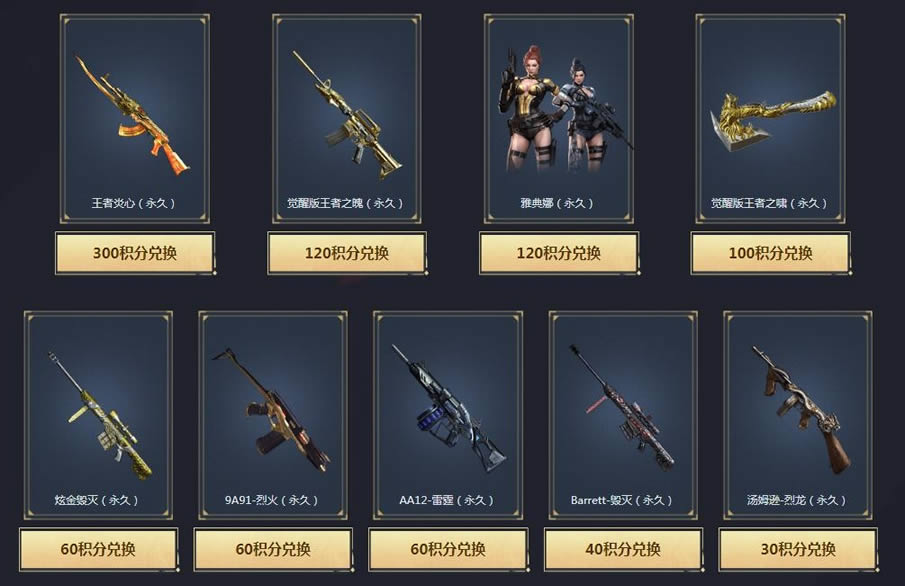Image resolution: width=905 pixels, height=586 pixels.
Task: Select the 王者炎心 golden rifle card
Action: [135, 118]
